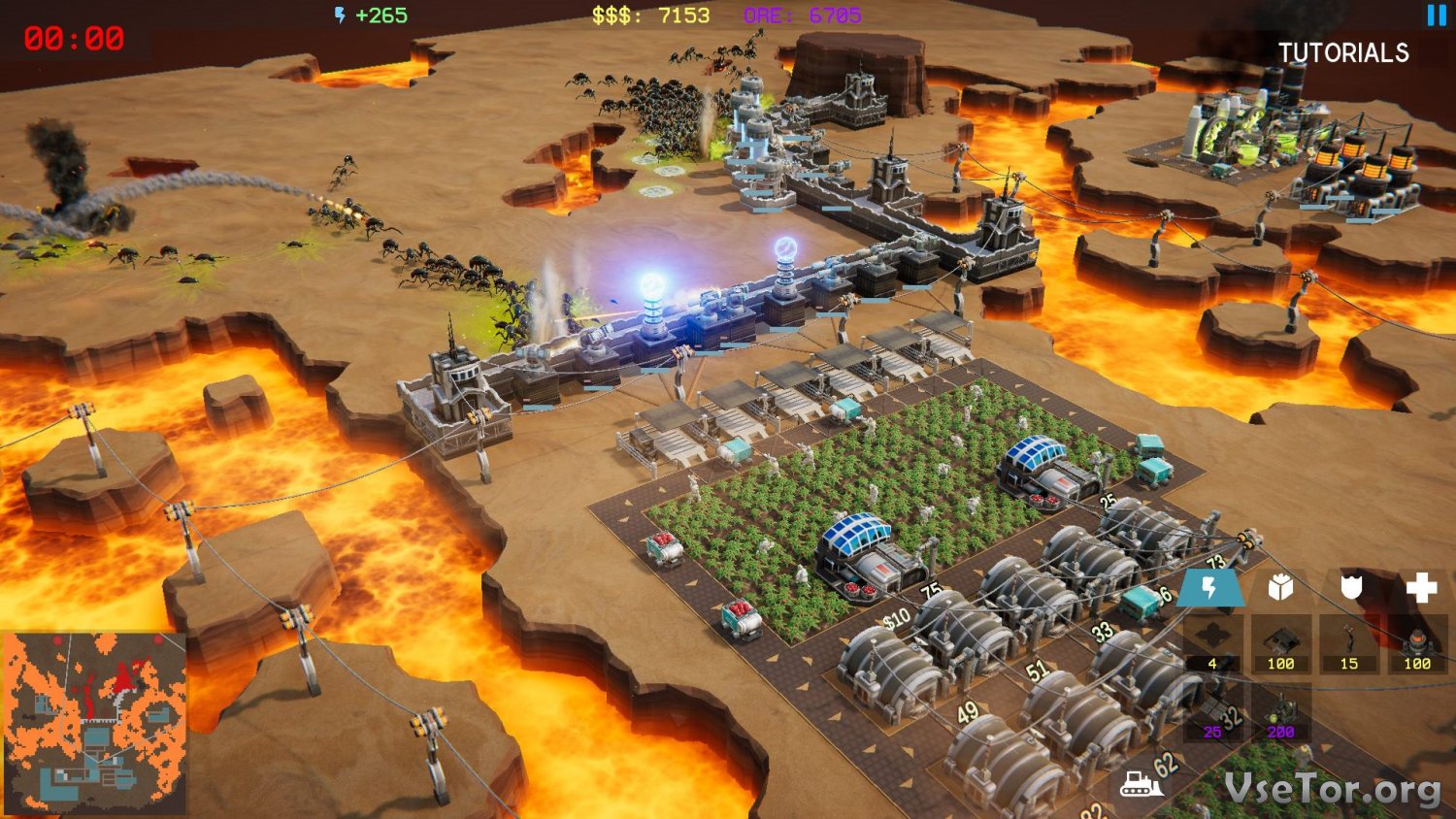Pick the power pylon costing 15
The height and width of the screenshot is (819, 1456).
[1349, 643]
